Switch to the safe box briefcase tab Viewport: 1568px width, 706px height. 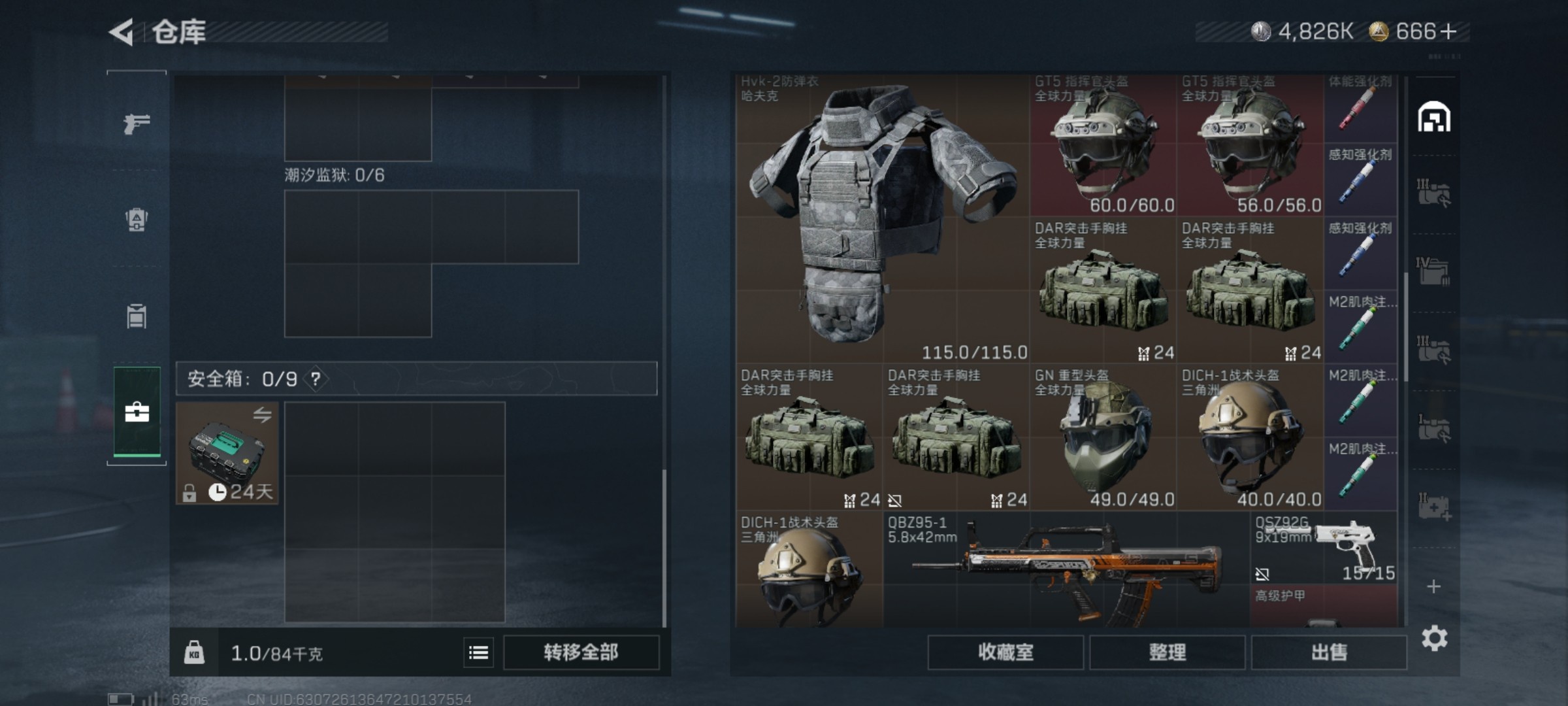tap(137, 412)
